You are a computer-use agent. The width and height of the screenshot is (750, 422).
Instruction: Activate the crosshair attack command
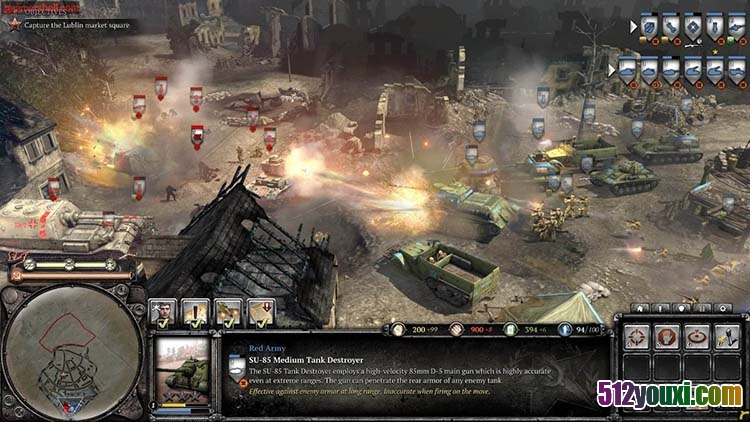point(637,337)
